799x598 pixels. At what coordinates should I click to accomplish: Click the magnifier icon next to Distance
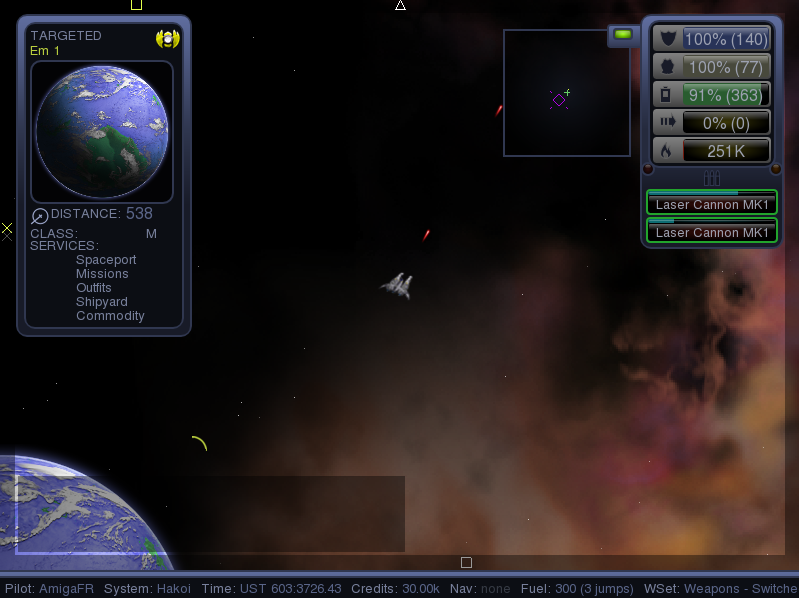(x=40, y=216)
